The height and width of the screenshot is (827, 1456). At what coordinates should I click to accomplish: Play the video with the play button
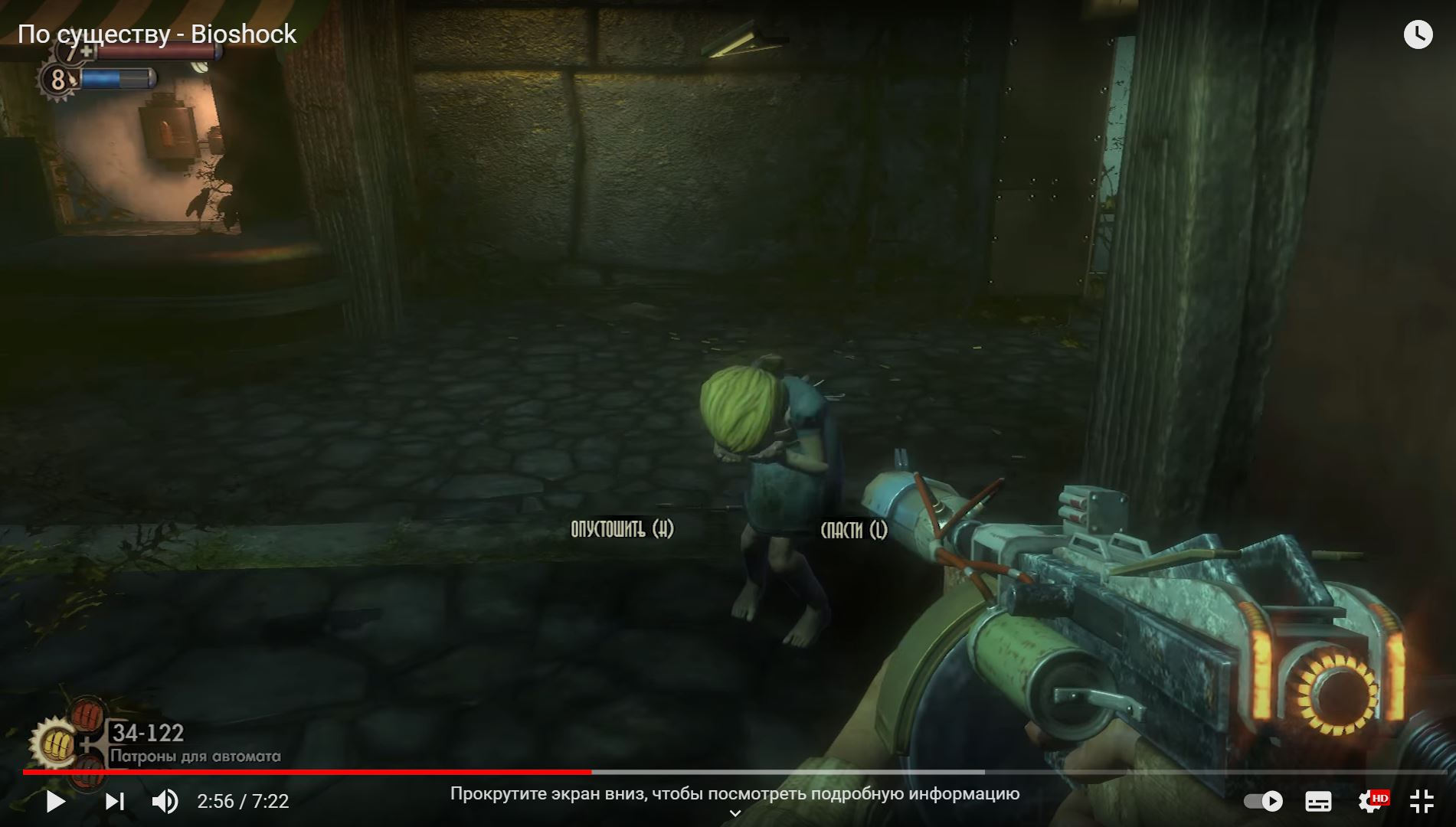tap(55, 802)
